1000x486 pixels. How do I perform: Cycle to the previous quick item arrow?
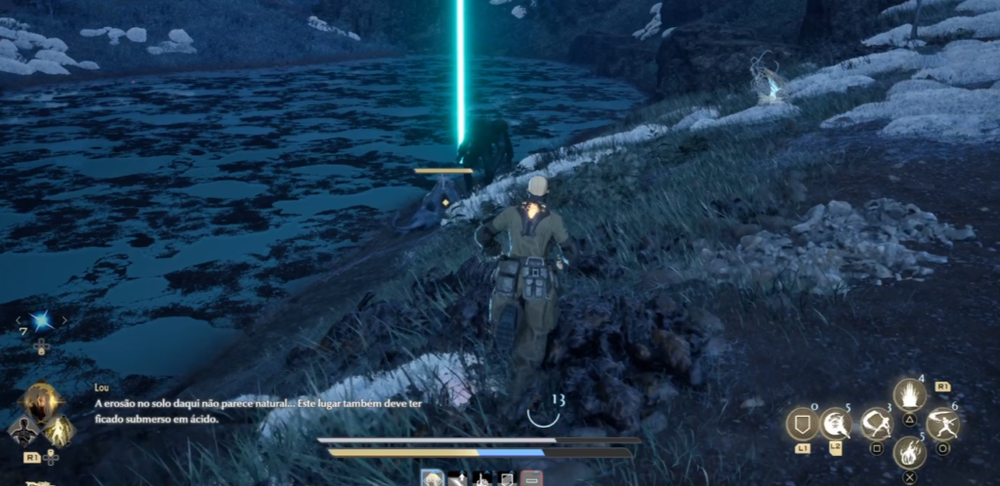tap(19, 321)
